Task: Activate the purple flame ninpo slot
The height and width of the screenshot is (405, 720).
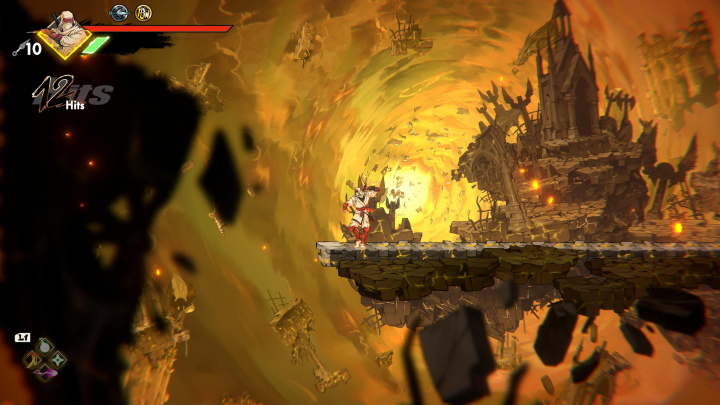Action: coord(45,372)
